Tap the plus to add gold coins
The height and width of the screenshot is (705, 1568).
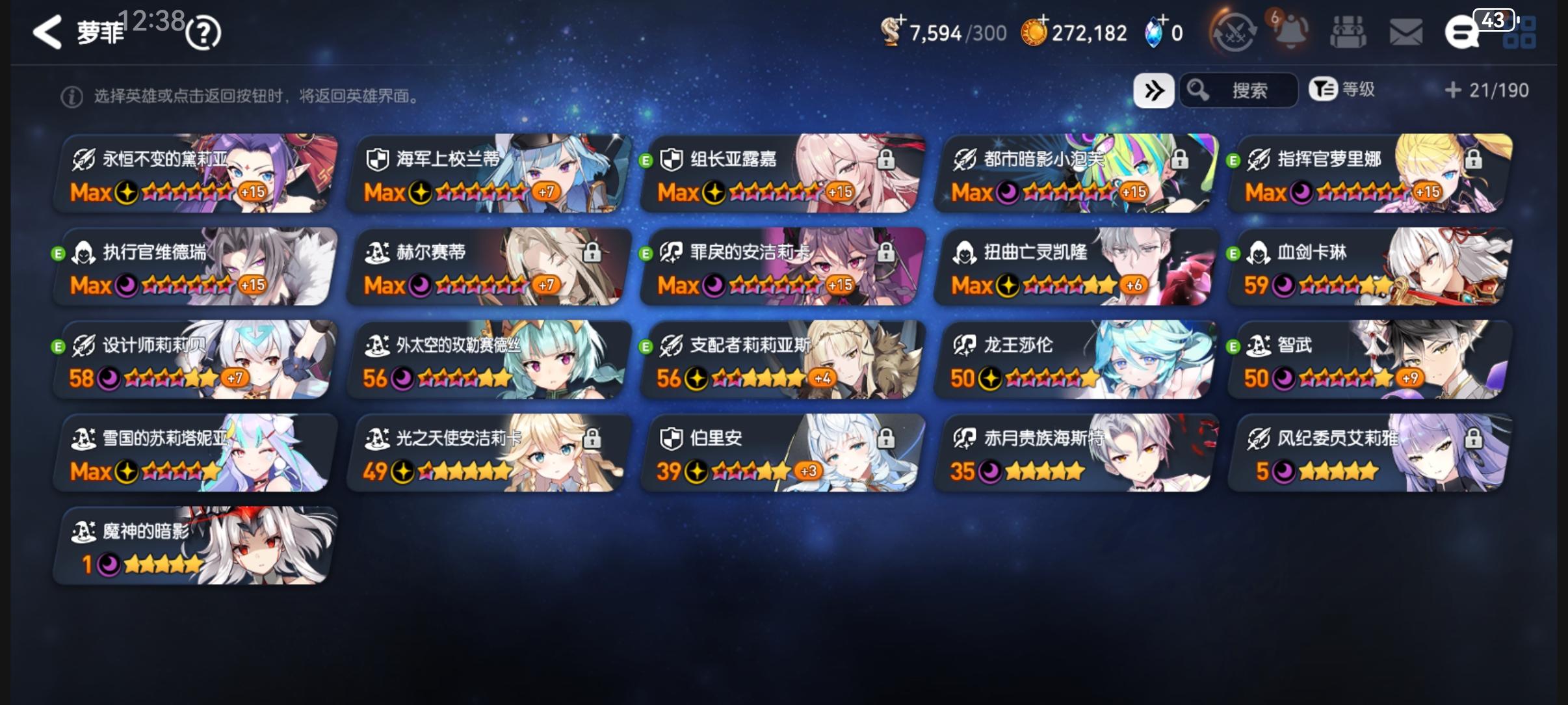pos(1043,20)
